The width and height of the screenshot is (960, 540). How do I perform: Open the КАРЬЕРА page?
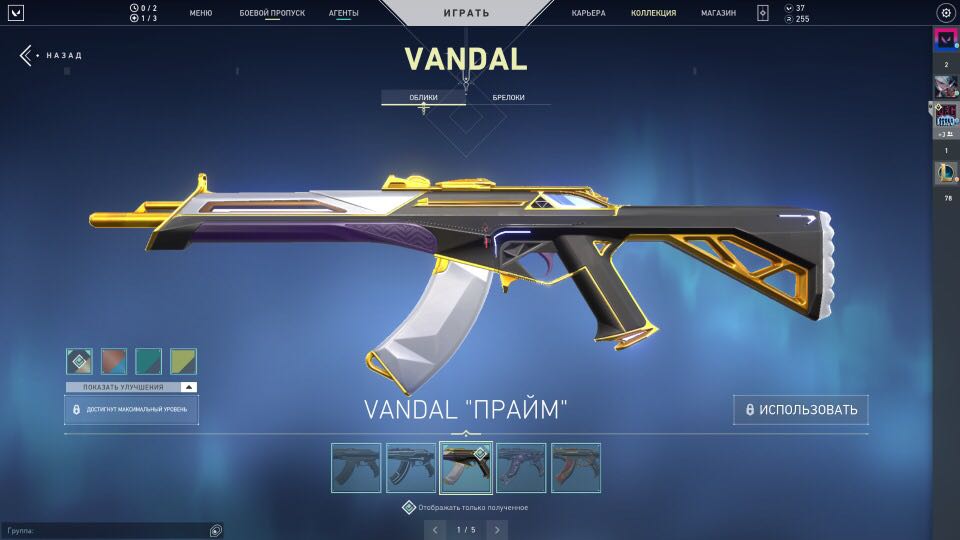pyautogui.click(x=588, y=13)
